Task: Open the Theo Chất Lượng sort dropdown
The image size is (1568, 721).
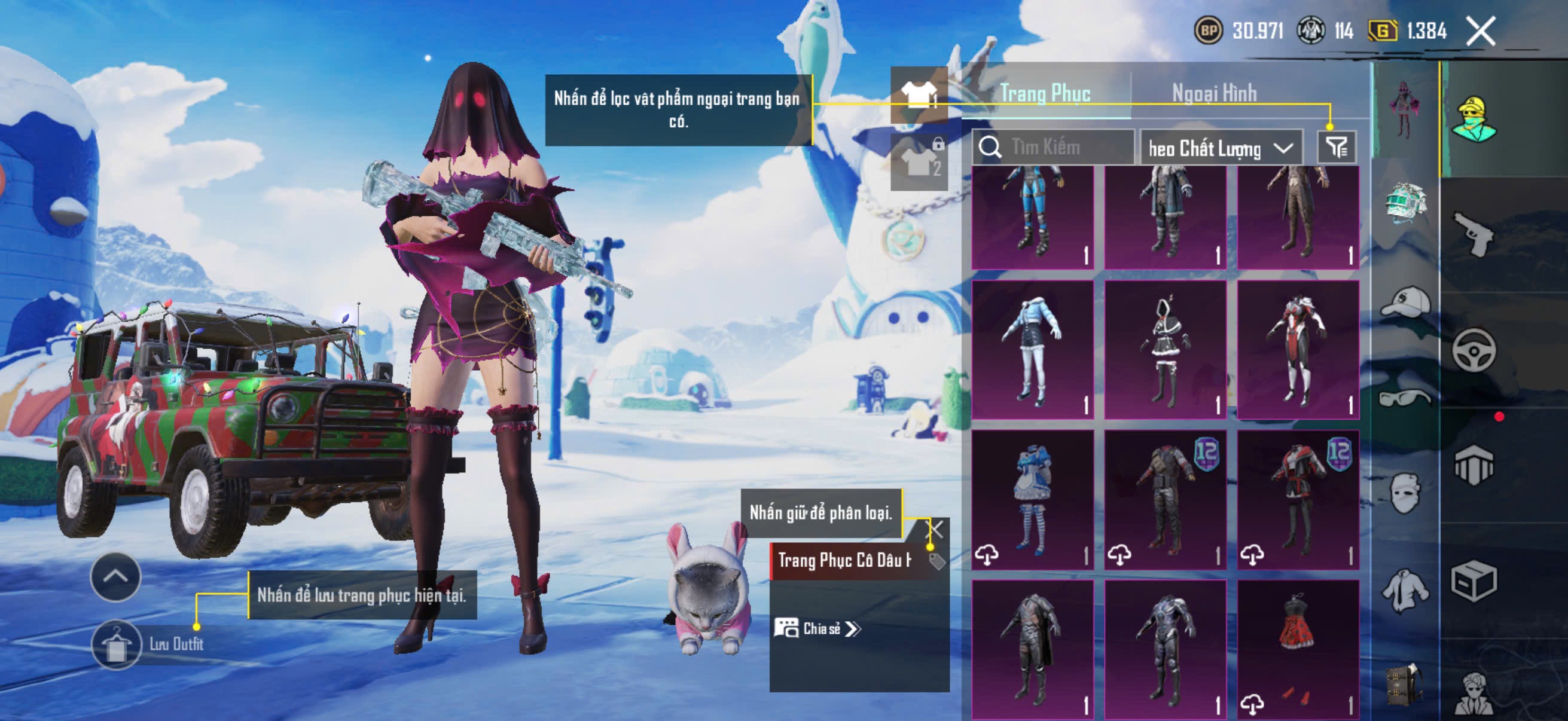Action: tap(1221, 148)
